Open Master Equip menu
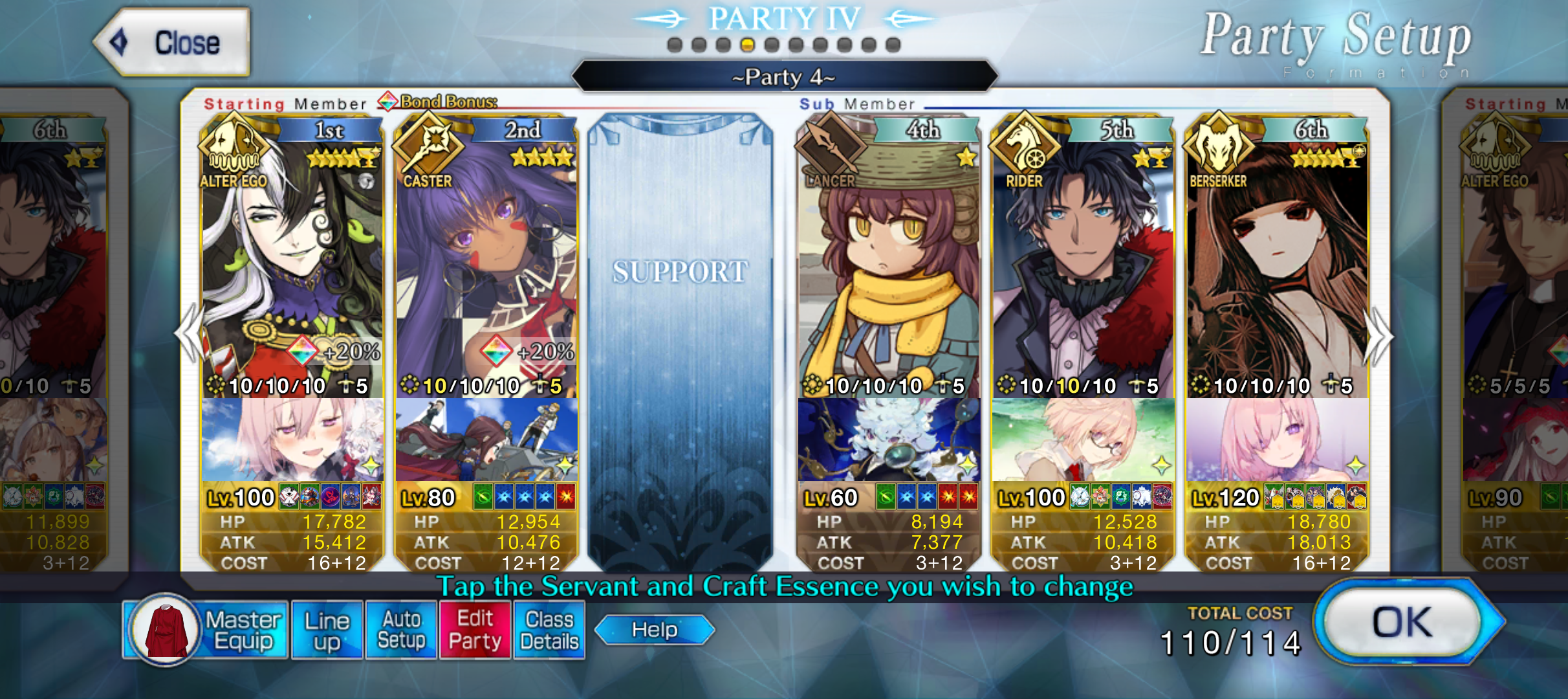This screenshot has height=699, width=1568. click(206, 630)
